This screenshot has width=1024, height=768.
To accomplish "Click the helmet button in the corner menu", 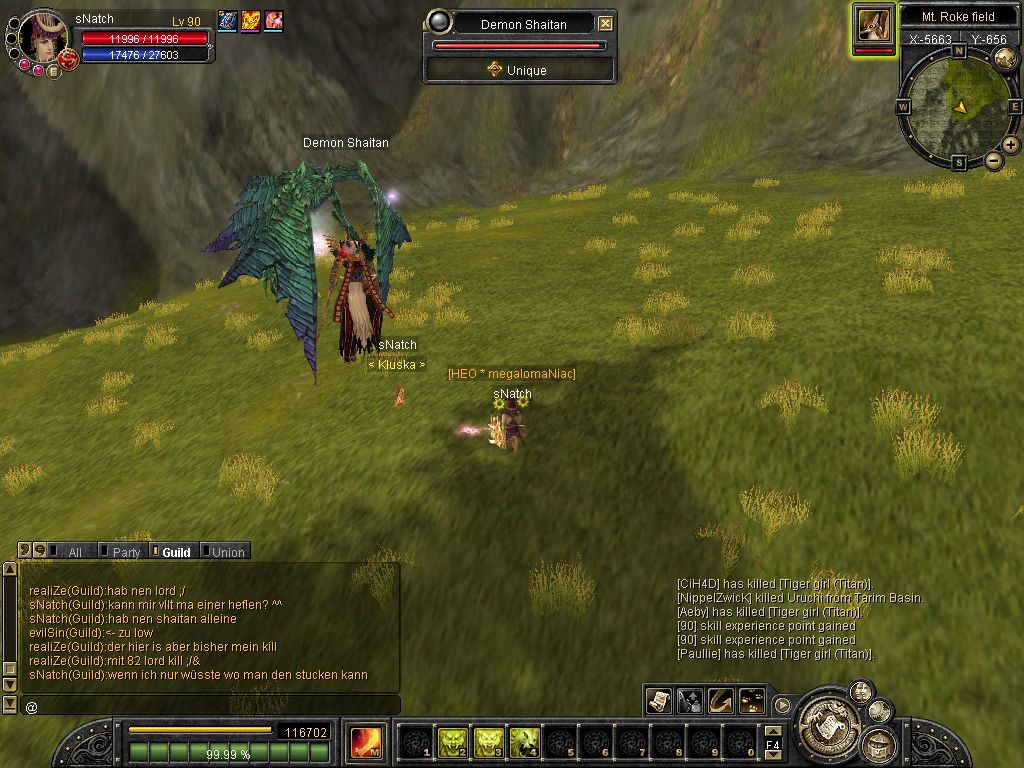I will (x=878, y=744).
